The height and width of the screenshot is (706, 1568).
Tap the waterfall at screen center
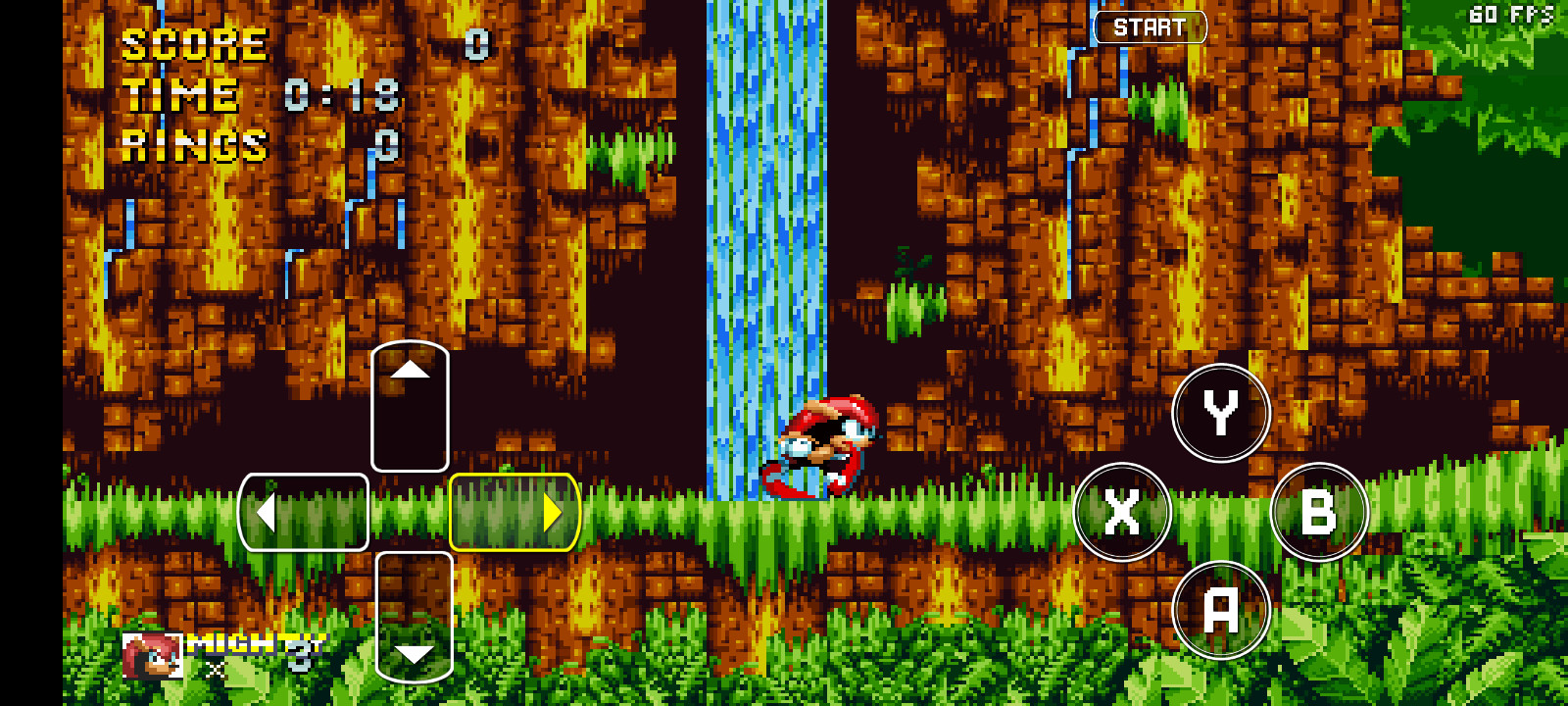(769, 245)
